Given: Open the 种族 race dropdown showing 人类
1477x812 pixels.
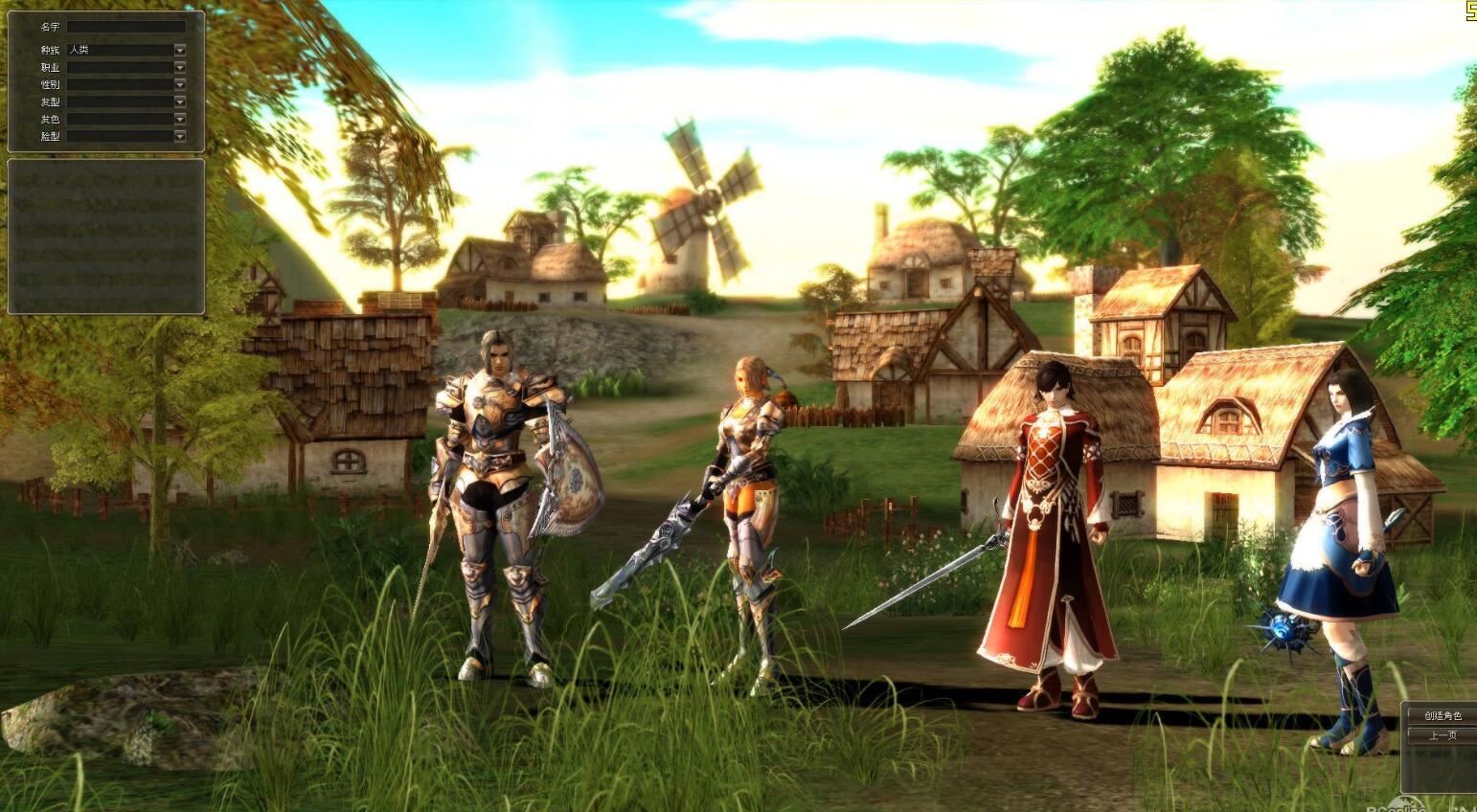Looking at the screenshot, I should click(x=179, y=50).
